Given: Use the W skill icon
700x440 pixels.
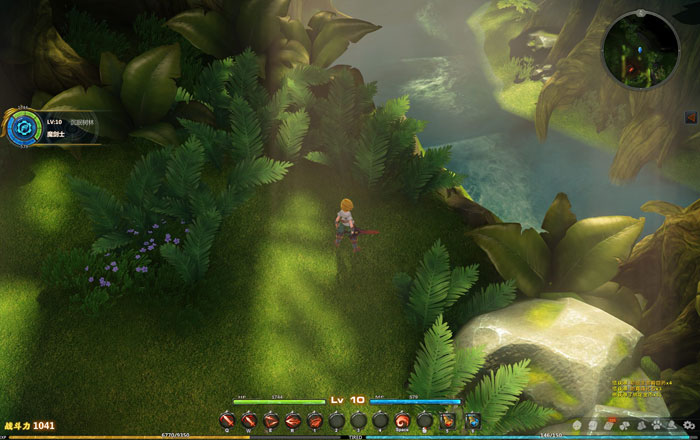Looking at the screenshot, I should pyautogui.click(x=248, y=420).
